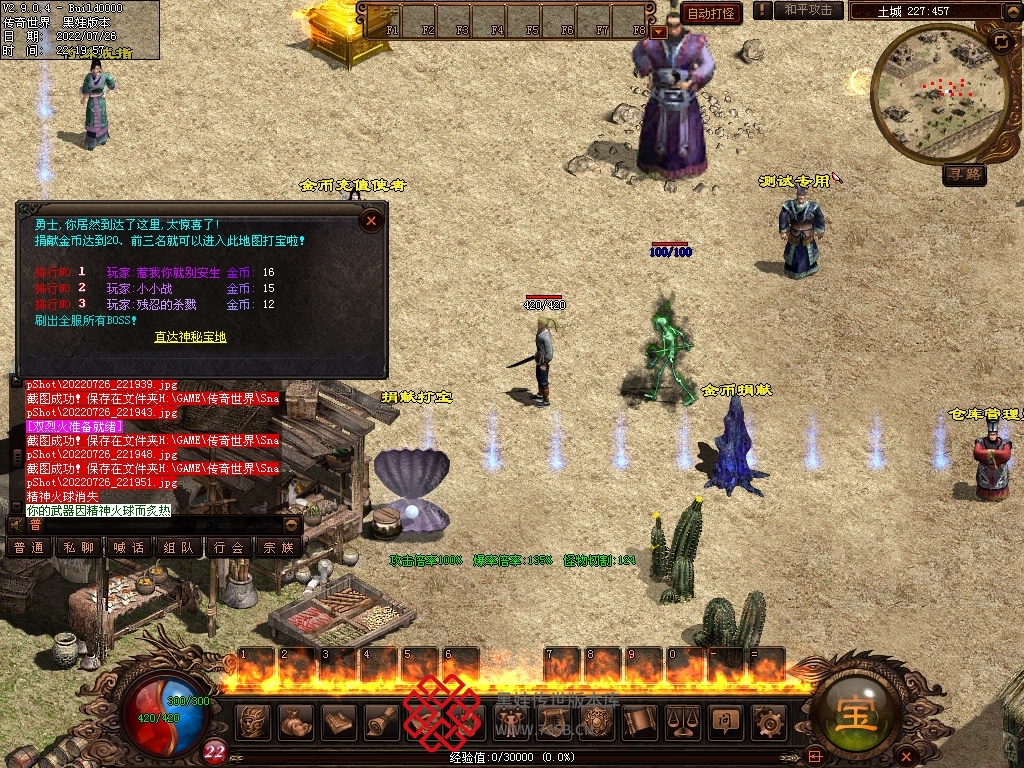This screenshot has height=768, width=1024.
Task: Close the gold donation ranking dialog
Action: (371, 219)
